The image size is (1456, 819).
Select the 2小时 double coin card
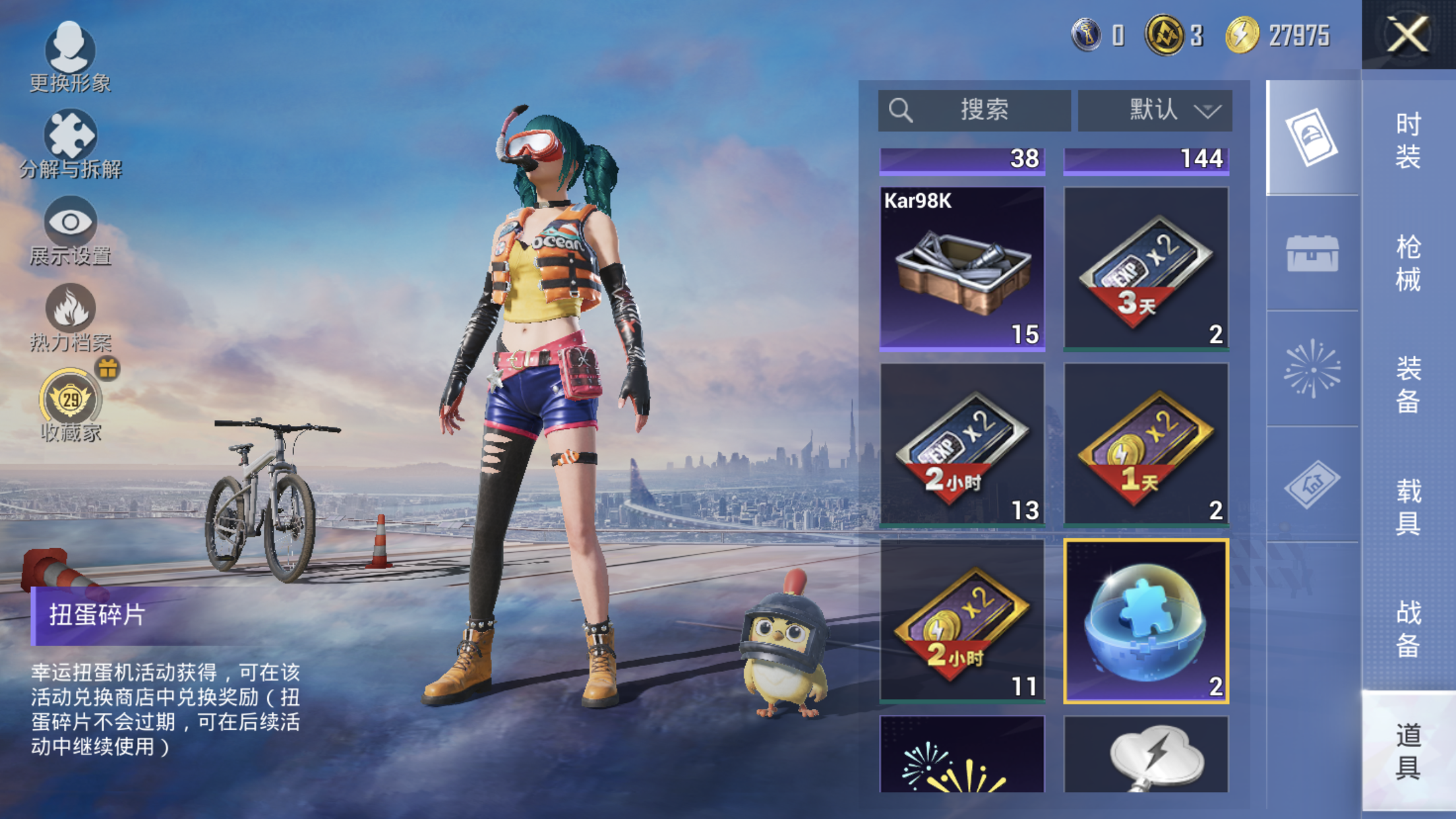[962, 621]
